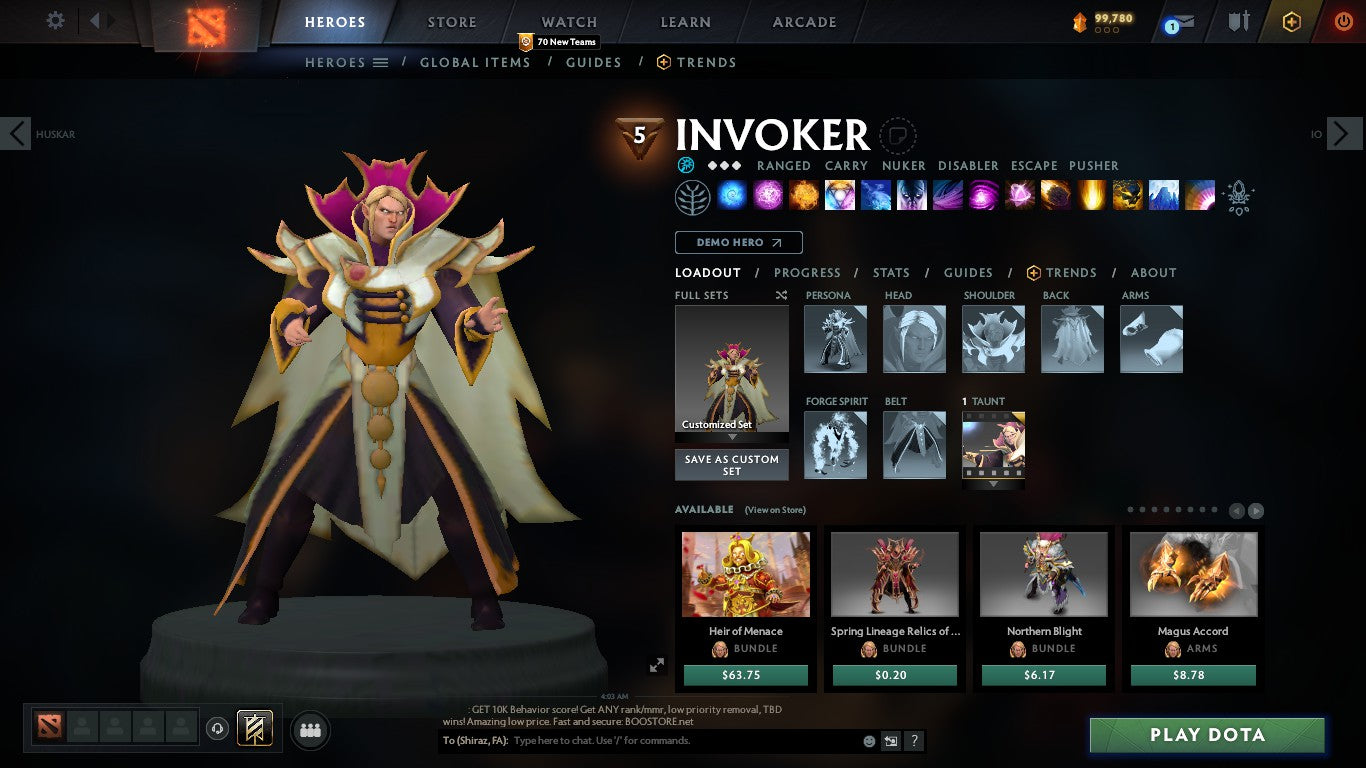Click the DEMO HERO button
This screenshot has width=1366, height=768.
coord(738,242)
